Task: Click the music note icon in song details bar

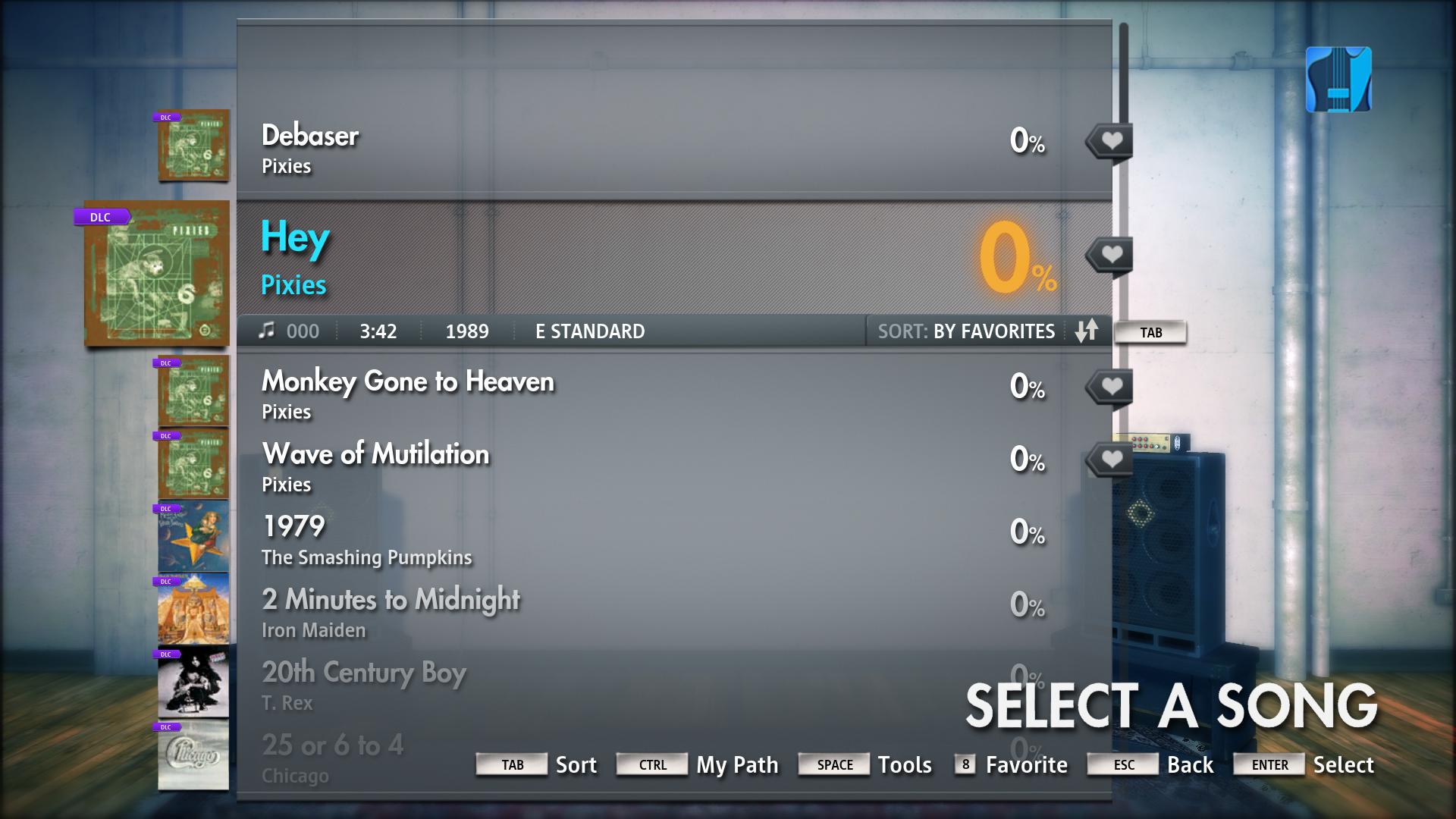Action: click(267, 330)
